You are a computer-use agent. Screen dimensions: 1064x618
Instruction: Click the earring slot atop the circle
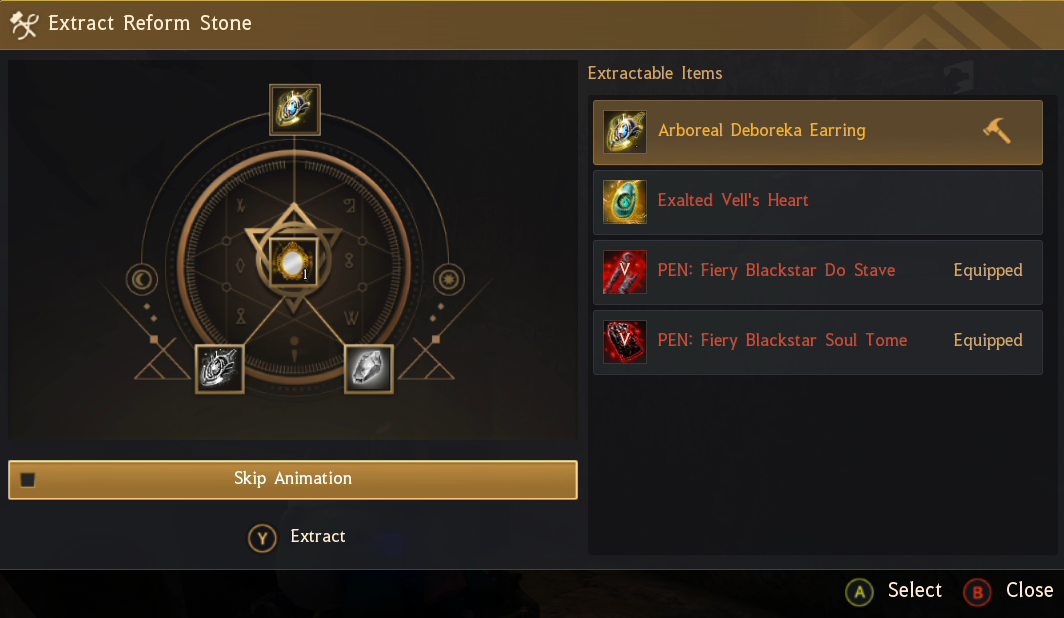pyautogui.click(x=295, y=109)
